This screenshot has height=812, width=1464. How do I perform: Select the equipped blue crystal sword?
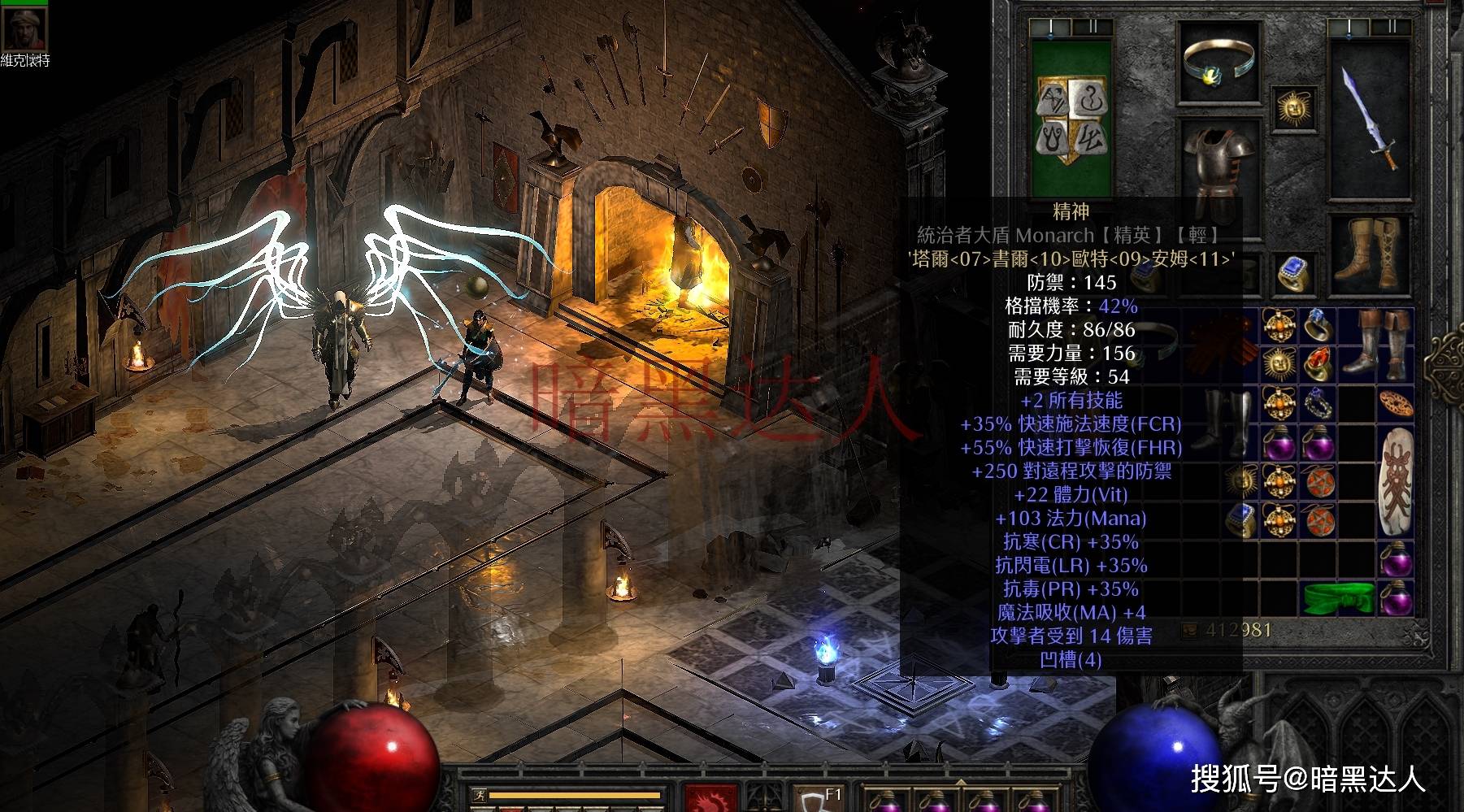pos(1370,121)
